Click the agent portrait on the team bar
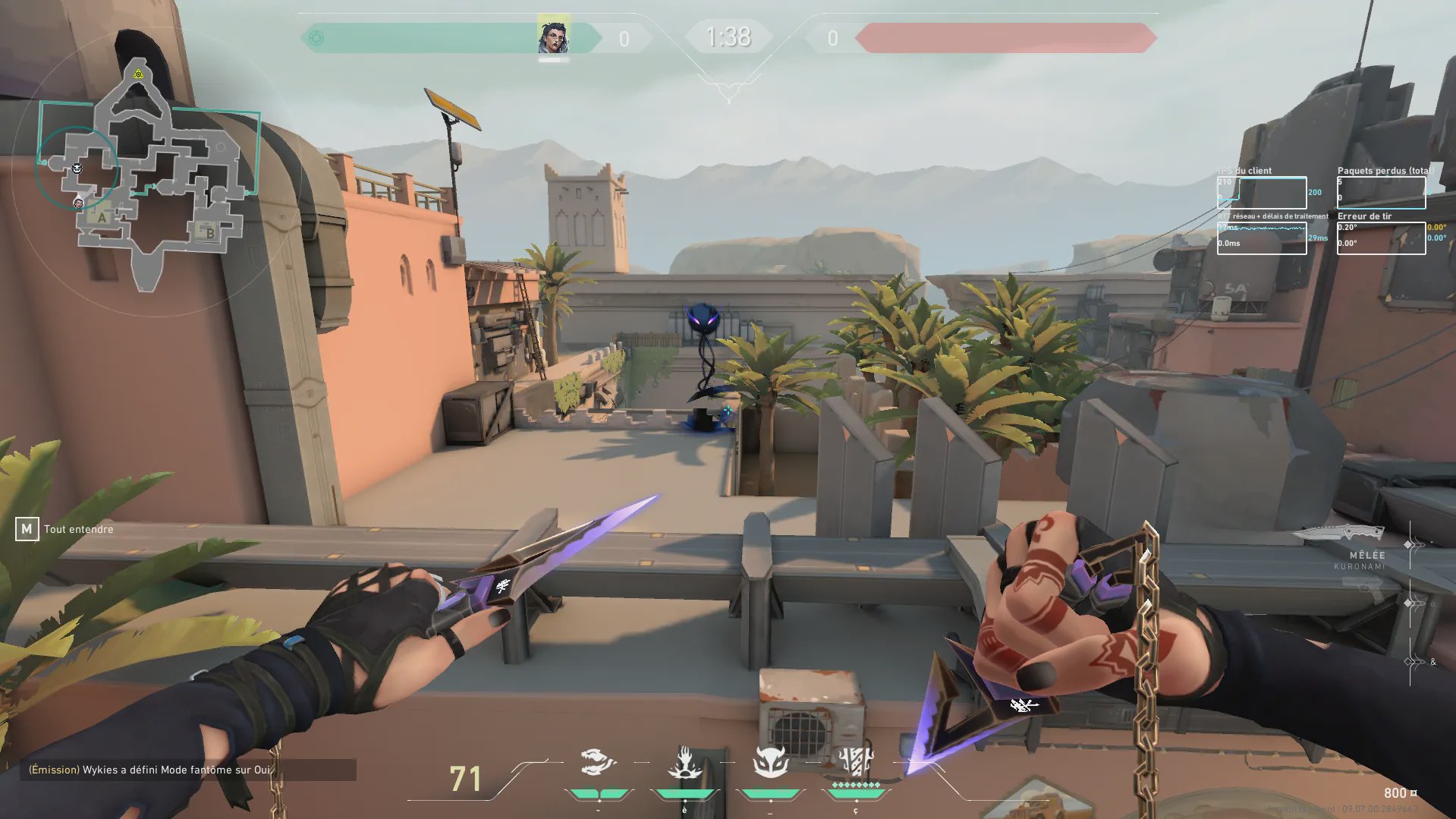Viewport: 1456px width, 819px height. pyautogui.click(x=553, y=37)
